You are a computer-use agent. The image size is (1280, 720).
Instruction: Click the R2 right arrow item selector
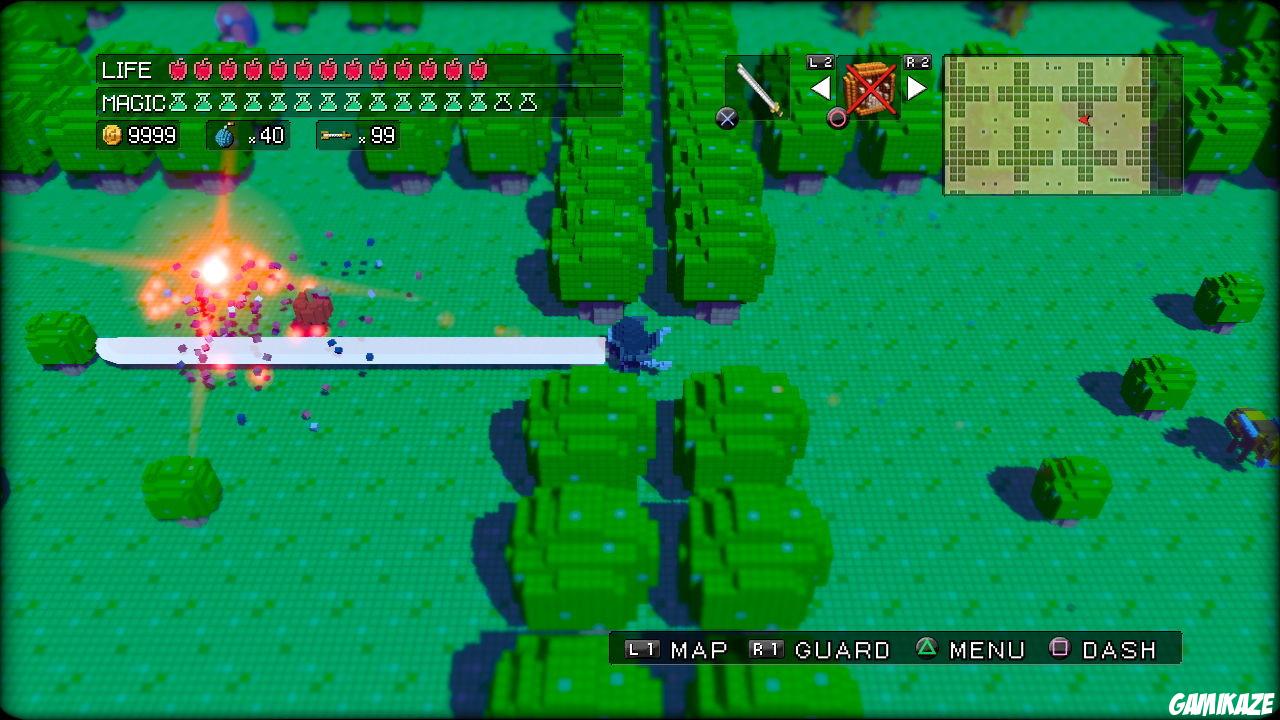click(915, 88)
